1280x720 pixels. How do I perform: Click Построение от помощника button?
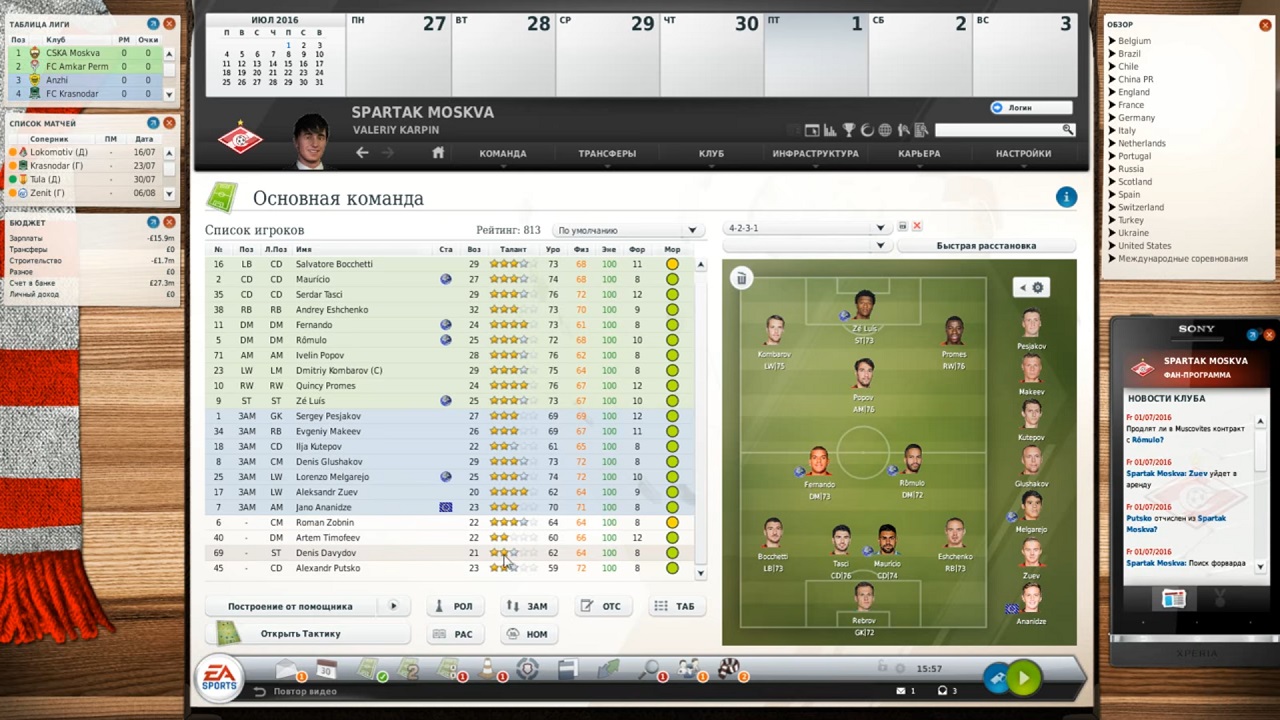[x=290, y=606]
